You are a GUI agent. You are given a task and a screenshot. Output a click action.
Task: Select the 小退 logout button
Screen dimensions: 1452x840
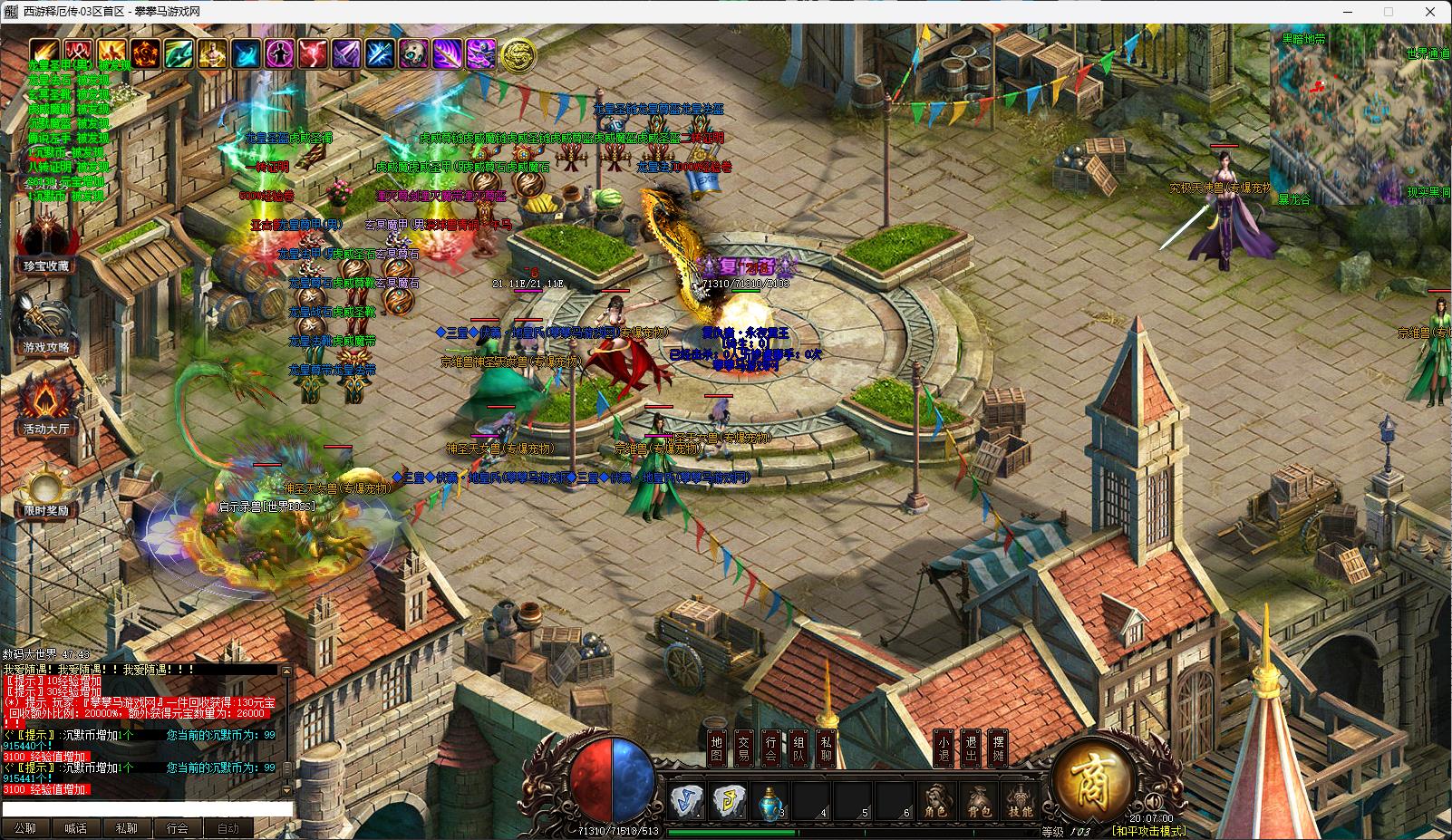tap(944, 748)
